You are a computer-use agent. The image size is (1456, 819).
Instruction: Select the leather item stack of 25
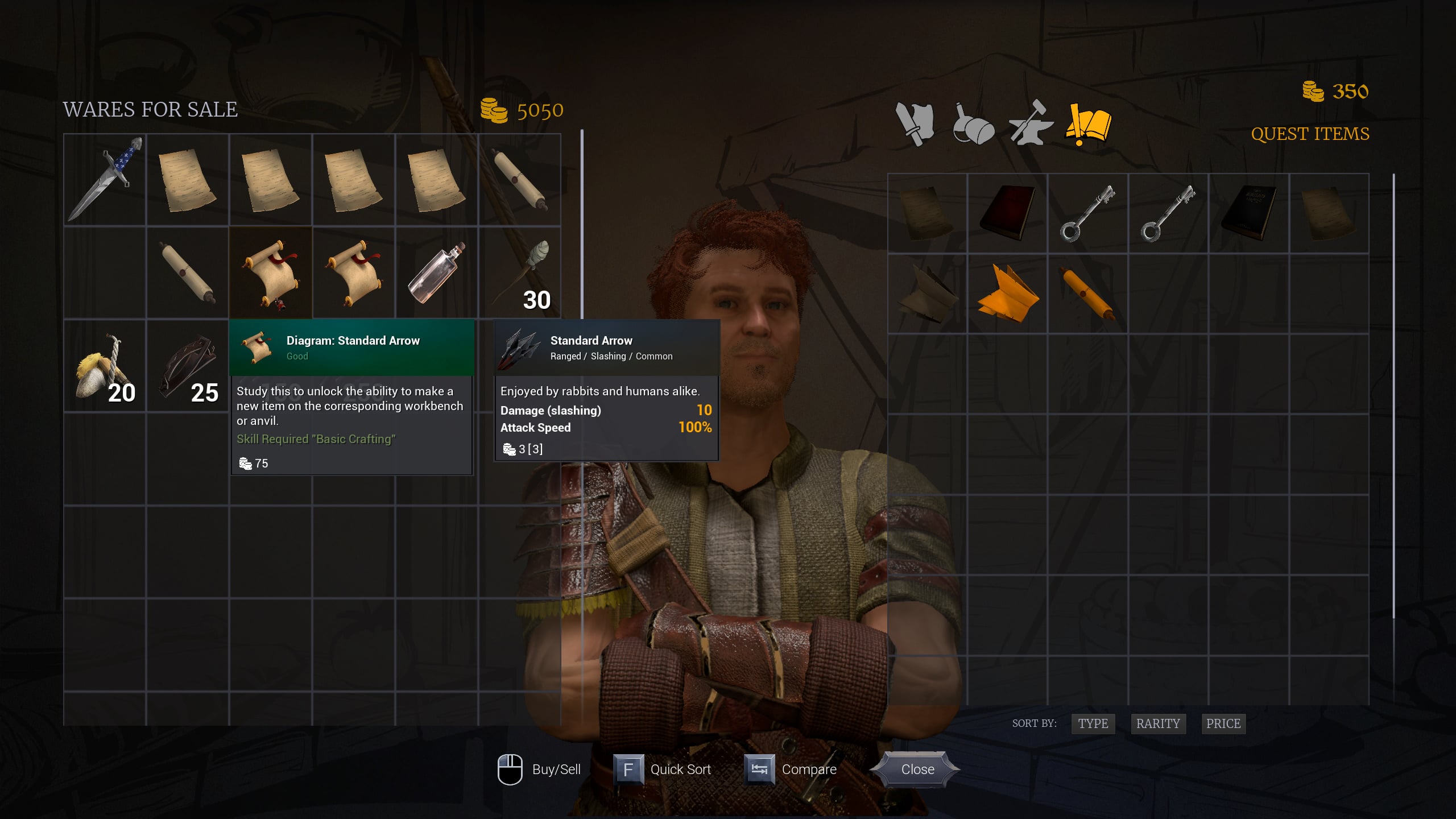[x=188, y=367]
